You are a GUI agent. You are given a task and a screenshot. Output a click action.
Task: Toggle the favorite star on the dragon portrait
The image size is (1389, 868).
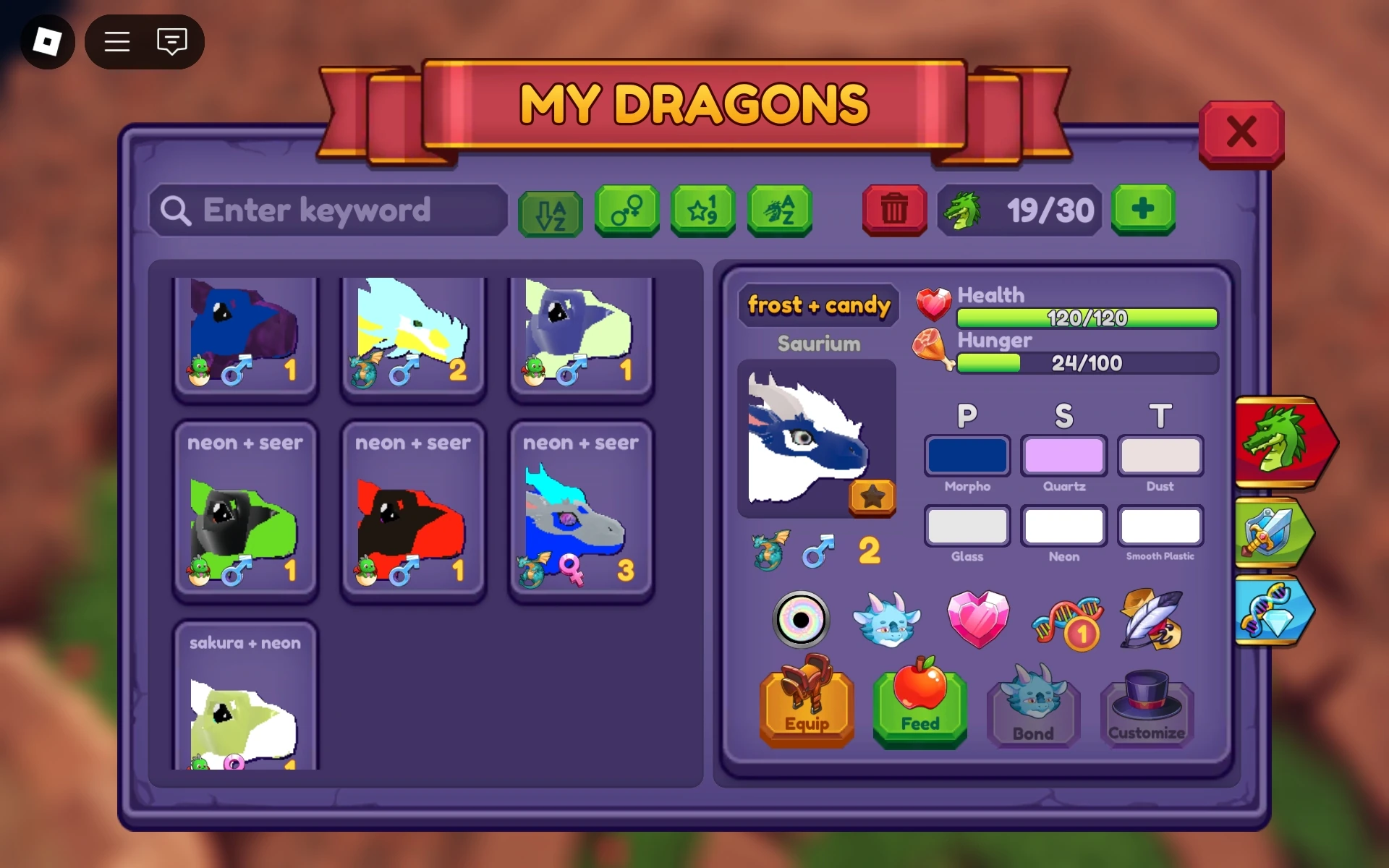tap(872, 498)
